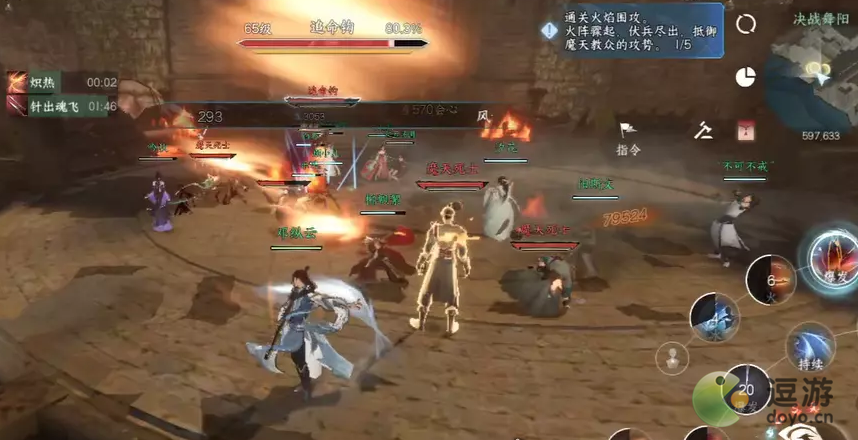Open the red envelope icon

[x=744, y=131]
